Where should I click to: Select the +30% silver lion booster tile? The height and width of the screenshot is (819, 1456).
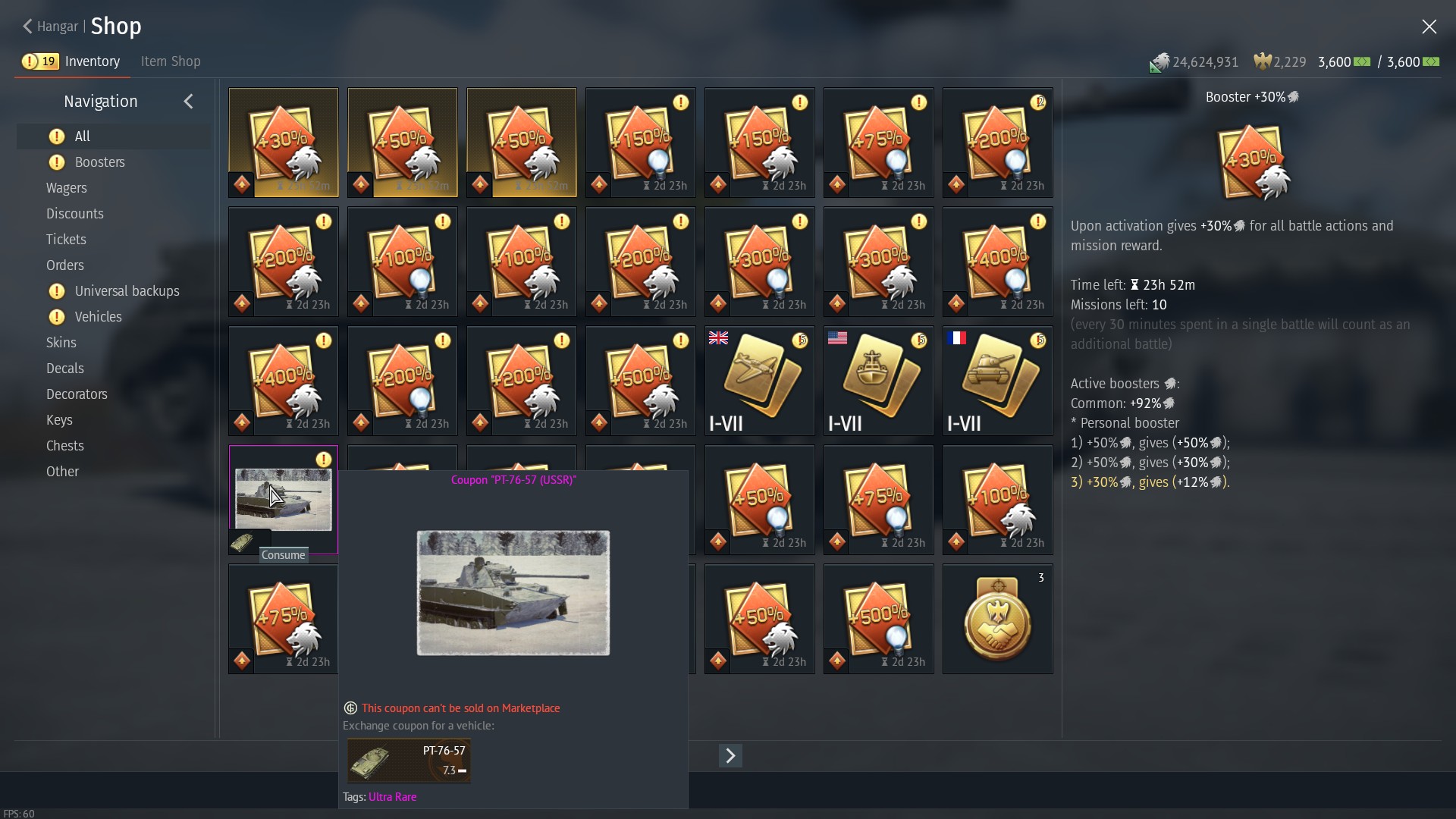(x=282, y=143)
